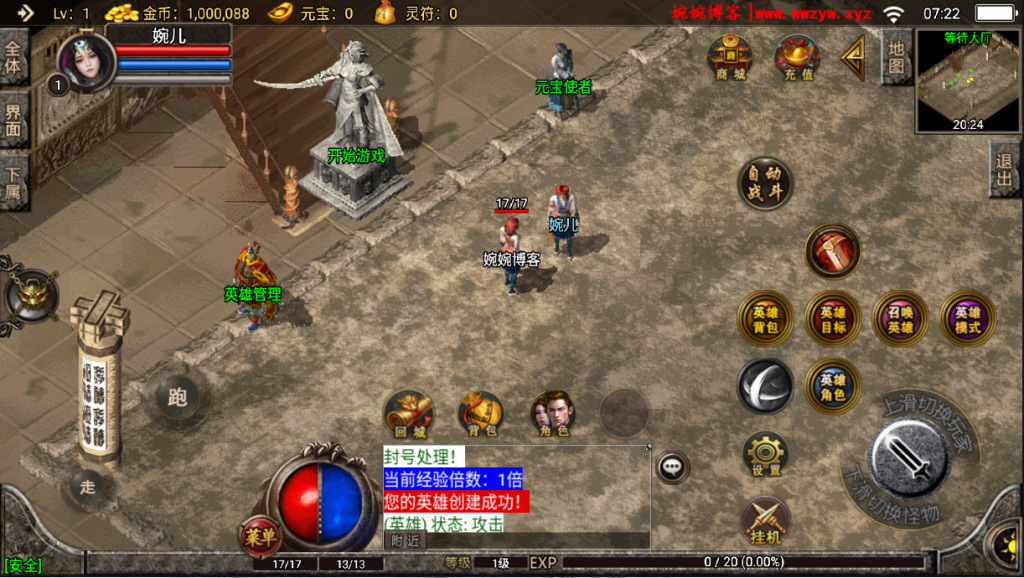Activate 召唤英雄 summon hero
1024x578 pixels.
click(x=900, y=319)
